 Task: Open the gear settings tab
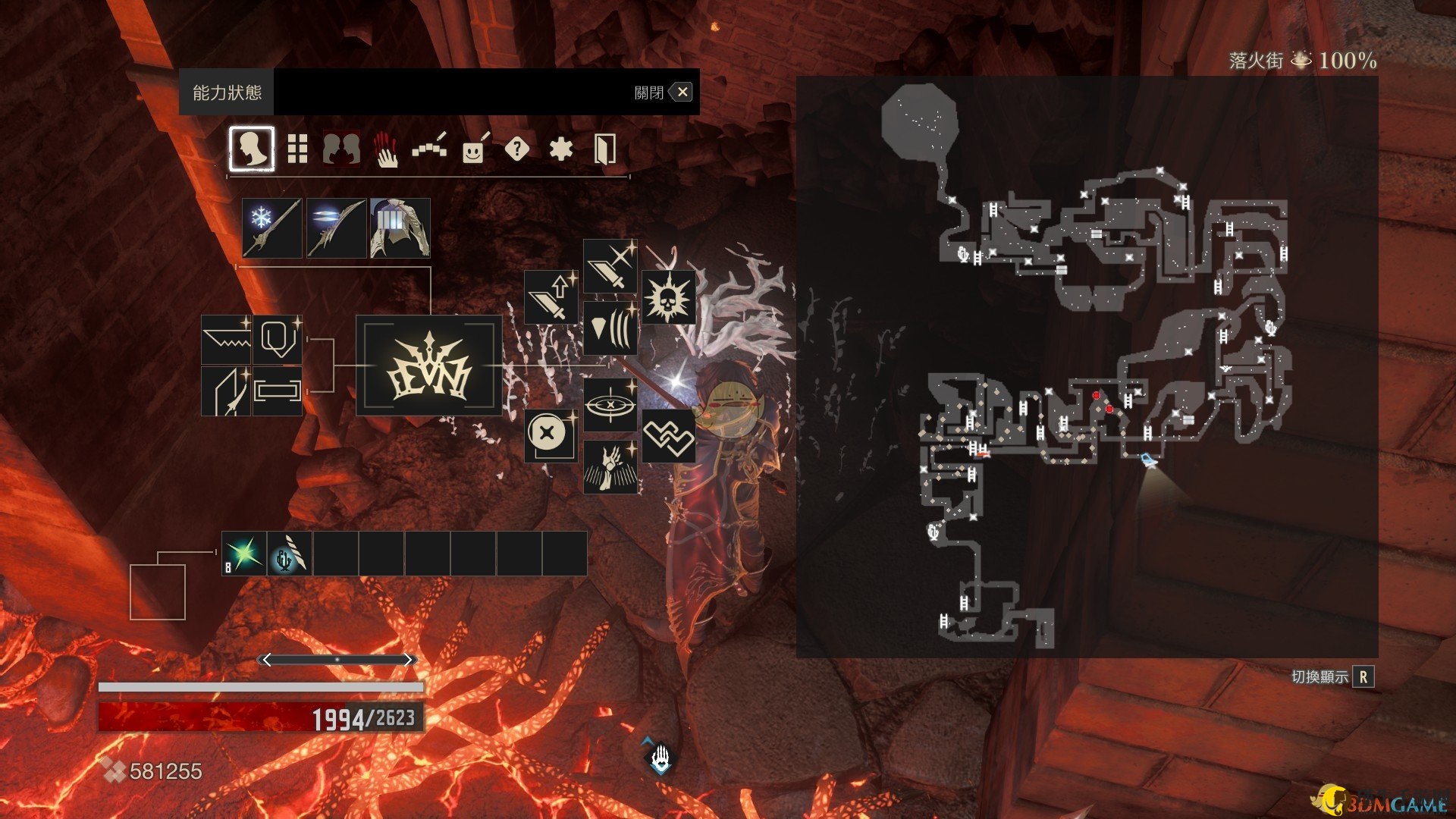point(560,149)
